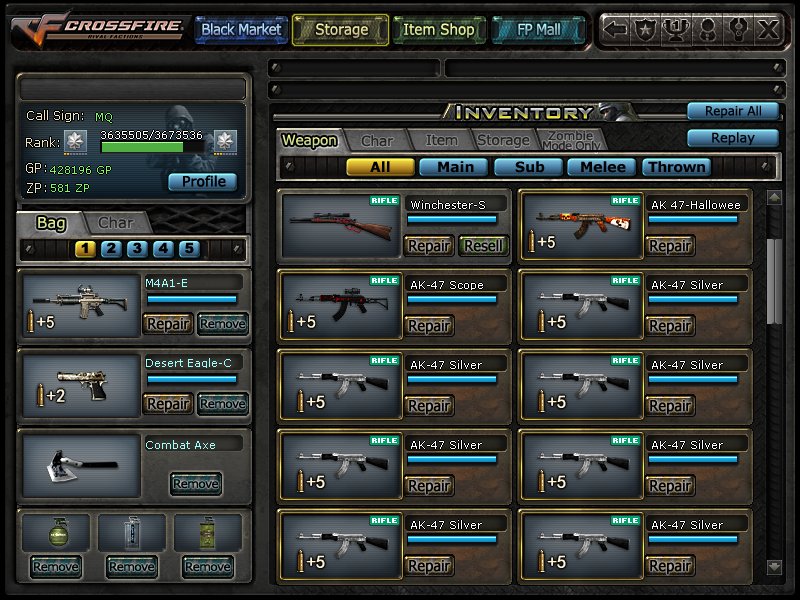Image resolution: width=800 pixels, height=600 pixels.
Task: Go back using the arrow button
Action: (617, 30)
